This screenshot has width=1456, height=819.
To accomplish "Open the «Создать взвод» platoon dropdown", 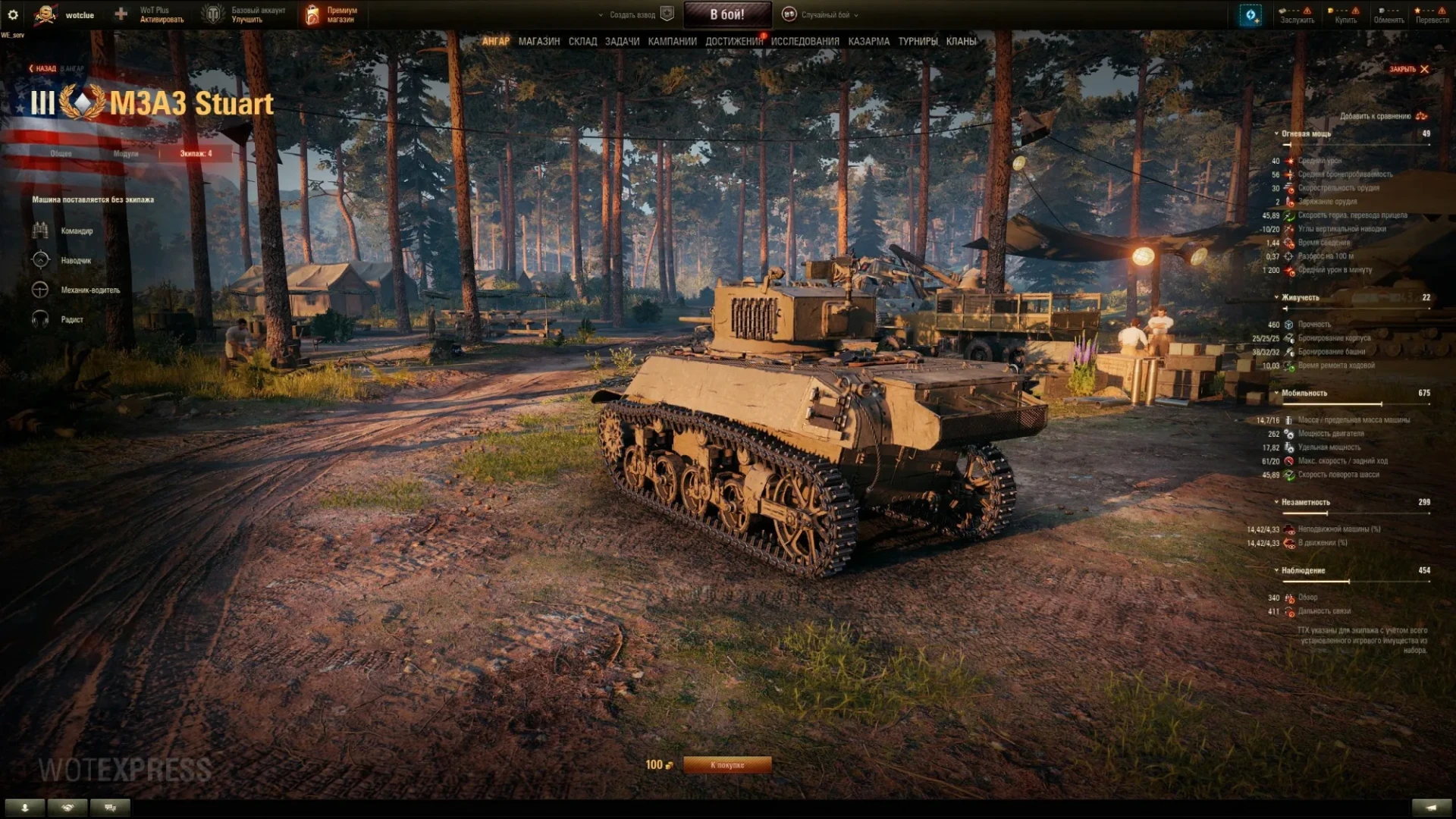I will [x=632, y=14].
